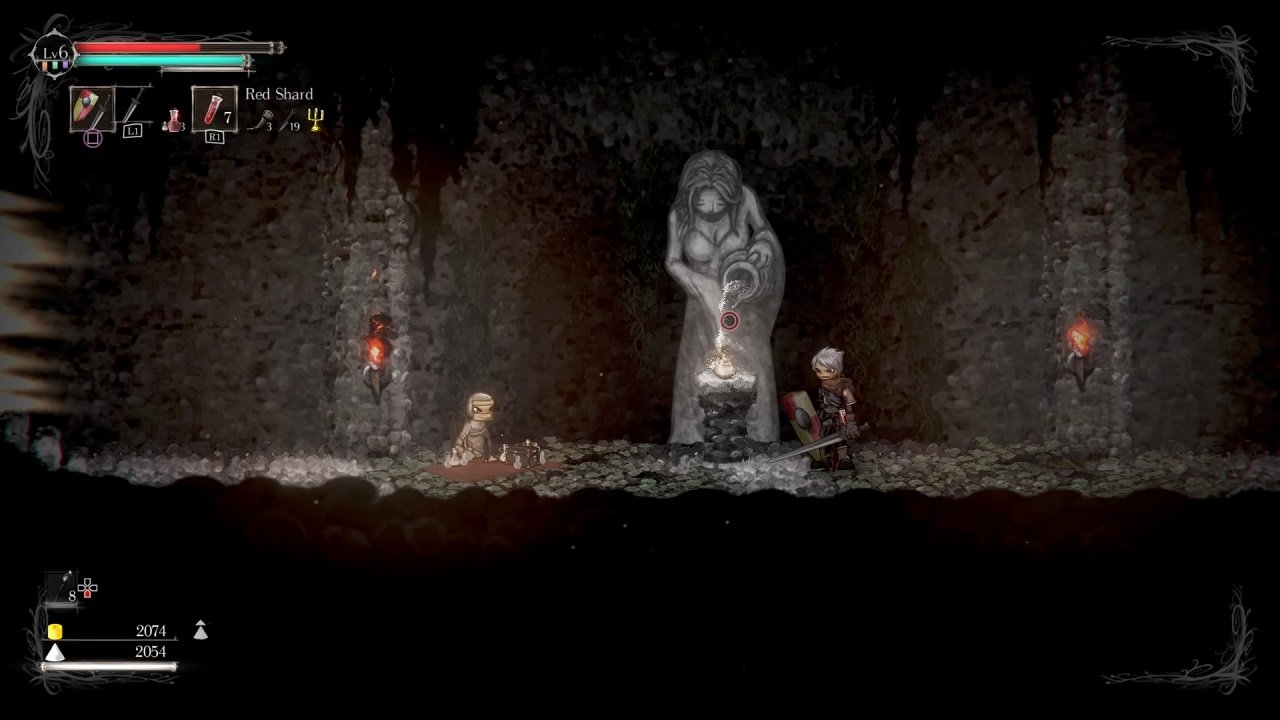The width and height of the screenshot is (1280, 720).
Task: Click the gold coin currency icon
Action: pos(55,631)
